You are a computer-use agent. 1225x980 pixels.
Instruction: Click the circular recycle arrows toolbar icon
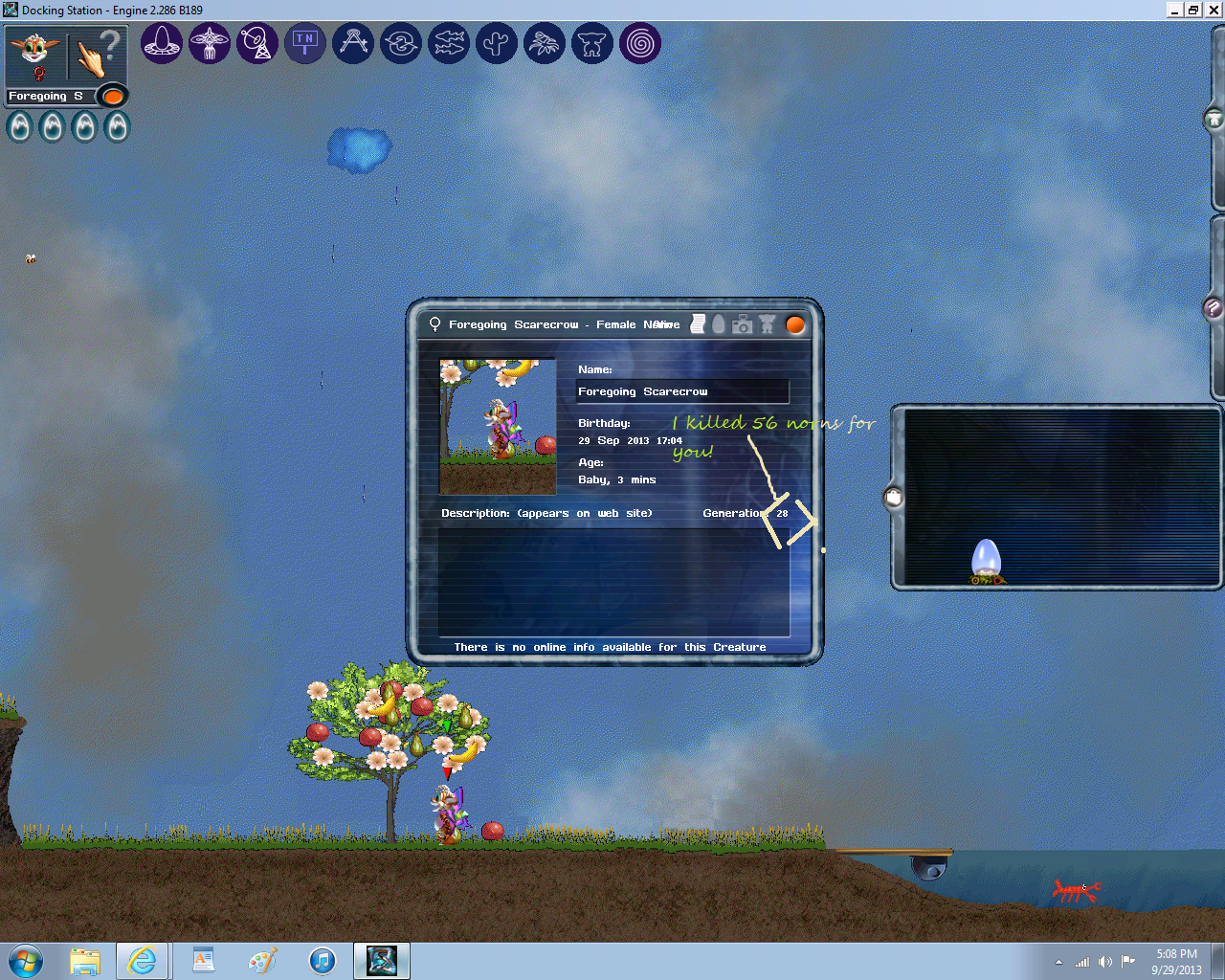(401, 43)
